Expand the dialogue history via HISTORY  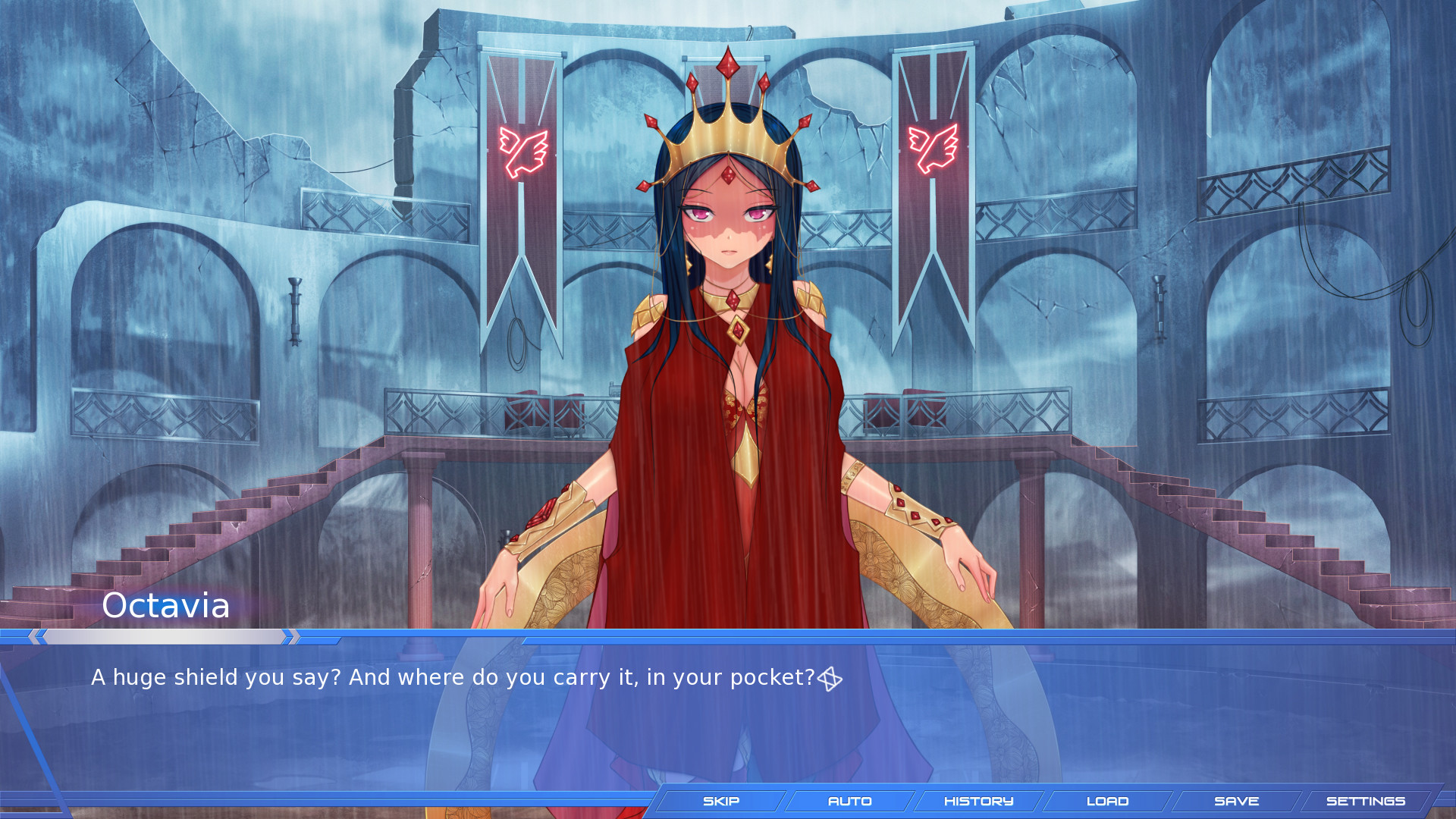point(978,801)
